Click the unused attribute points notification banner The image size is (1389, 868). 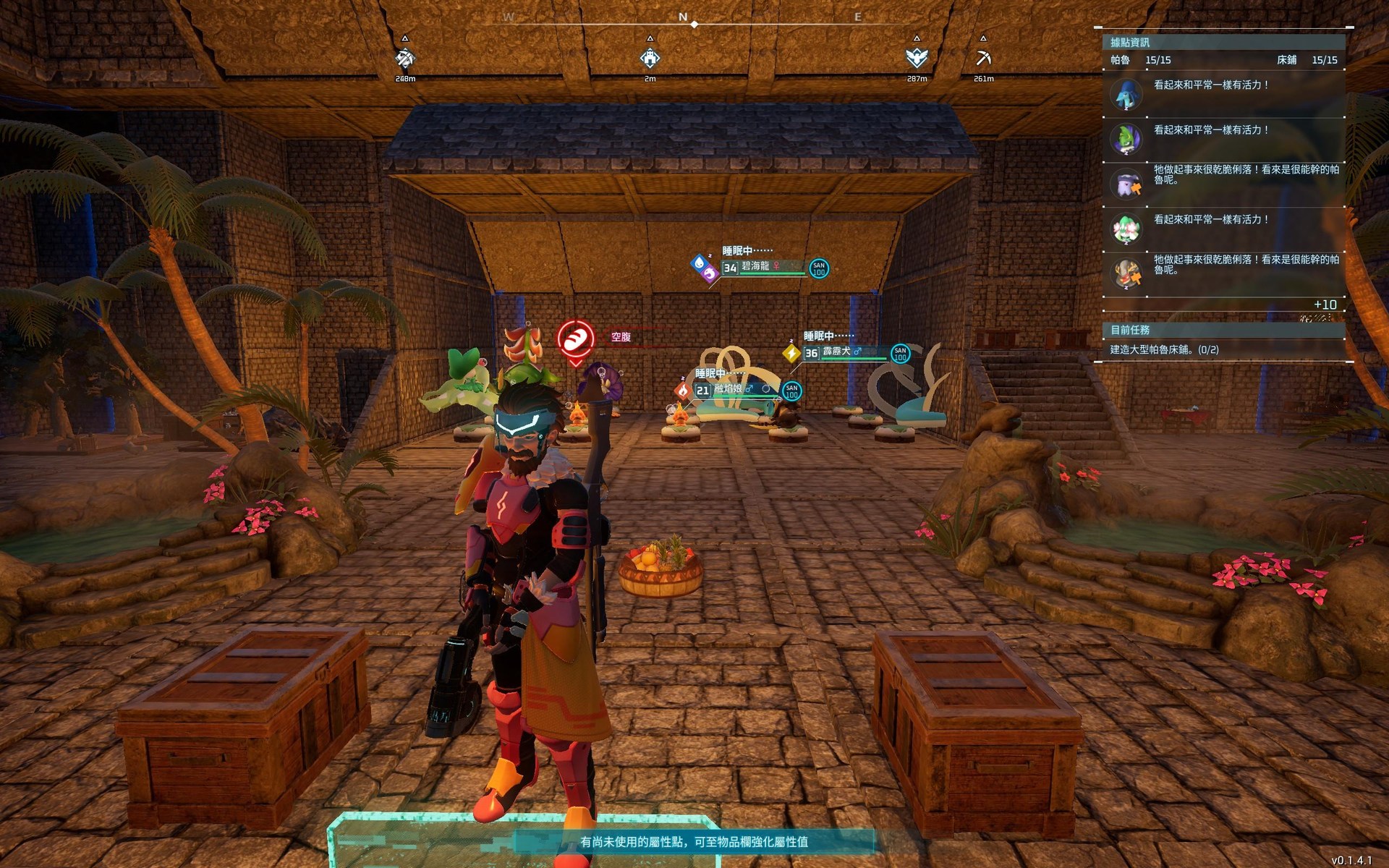(693, 842)
